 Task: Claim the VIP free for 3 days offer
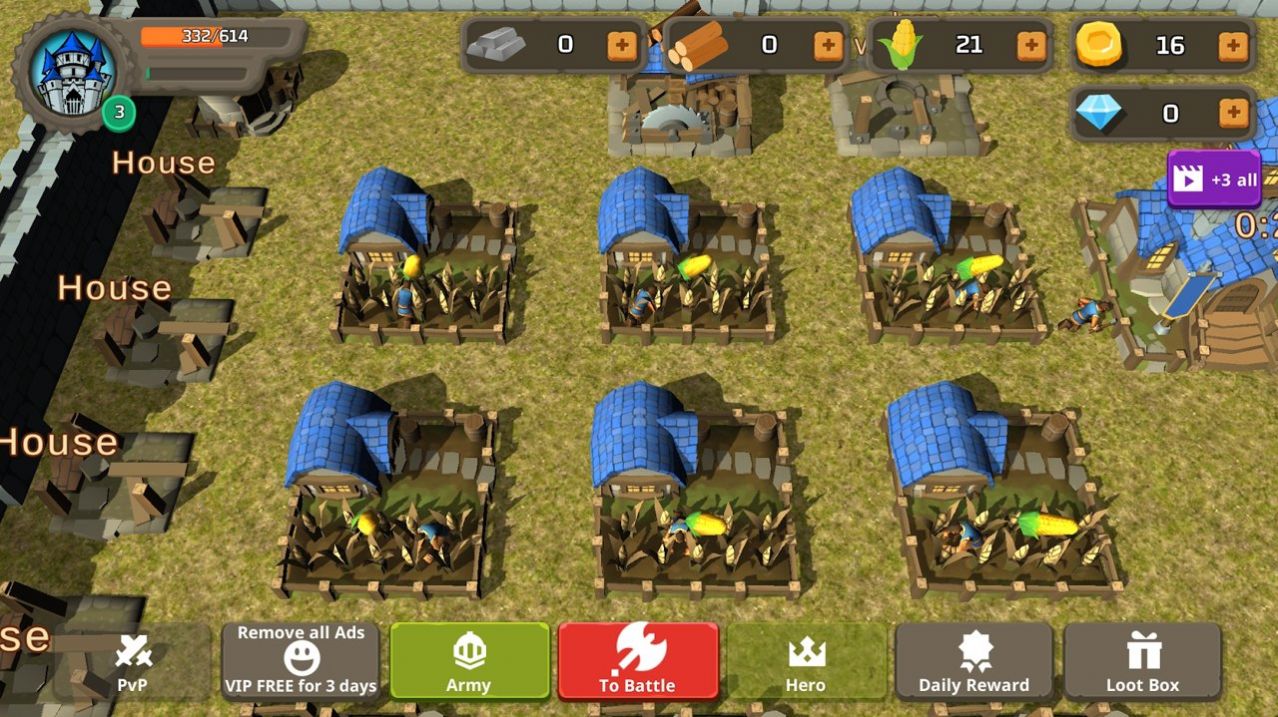point(301,660)
